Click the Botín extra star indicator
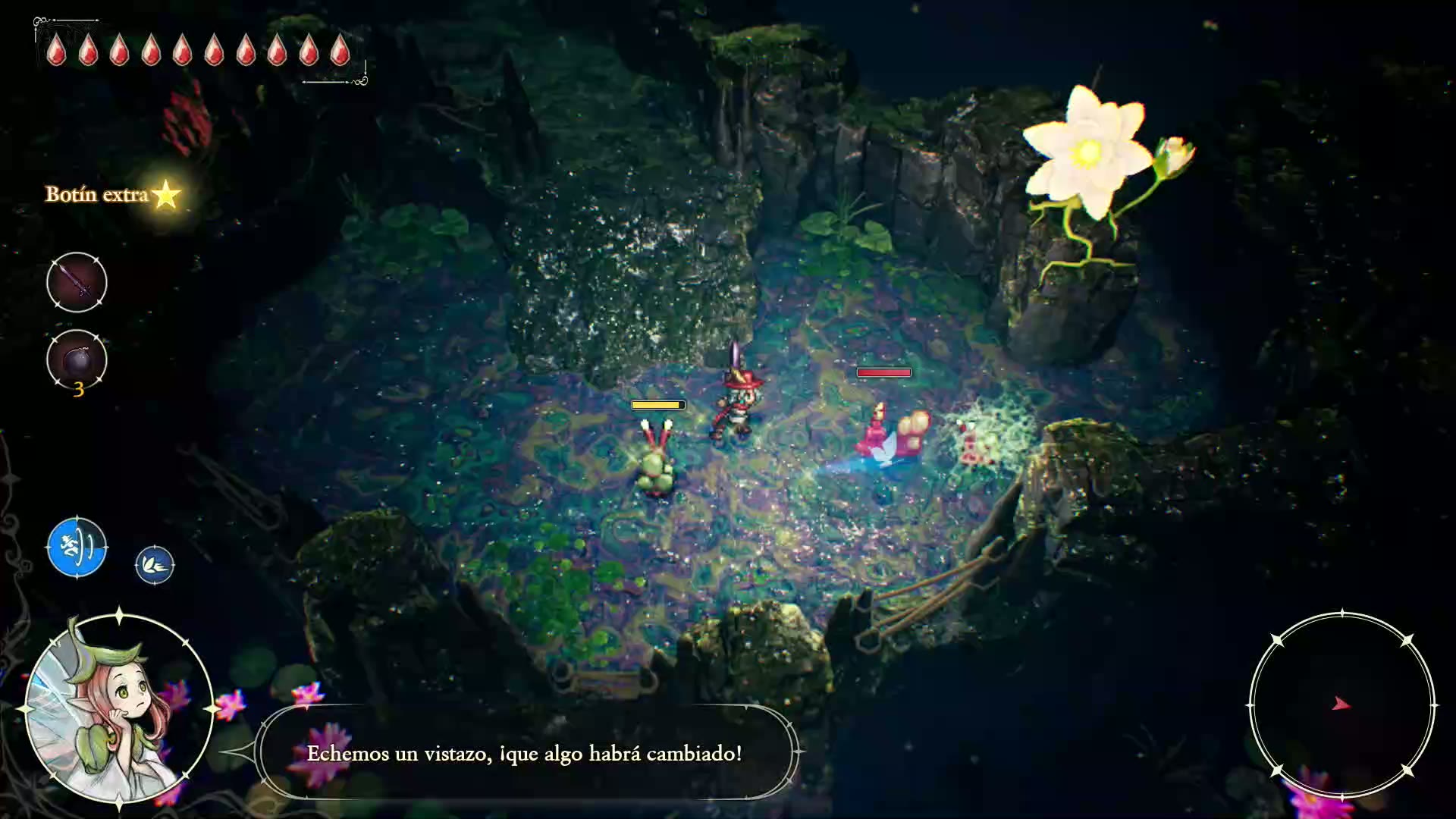Image resolution: width=1456 pixels, height=819 pixels. [165, 195]
